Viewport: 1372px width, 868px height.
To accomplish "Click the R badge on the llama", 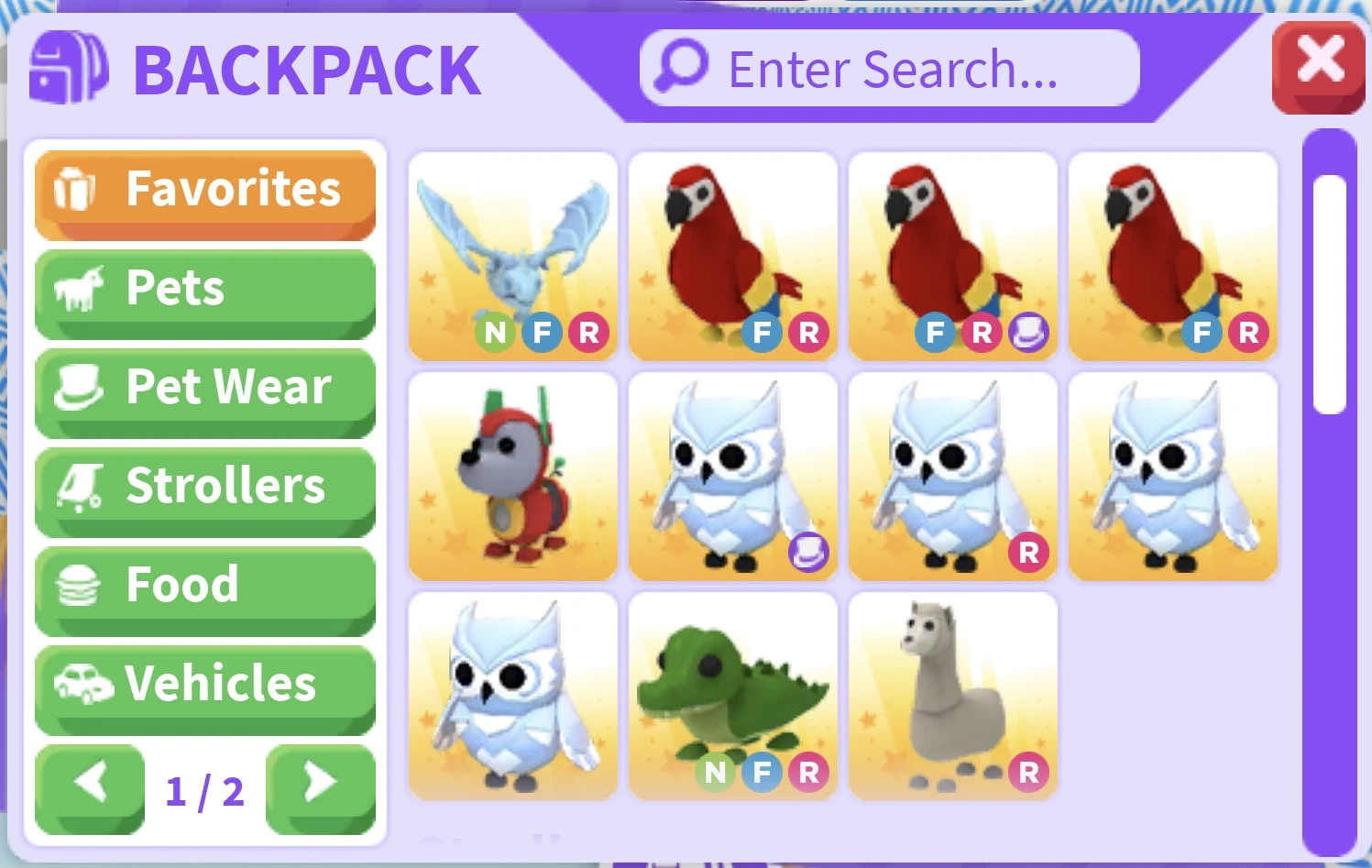I will coord(1030,773).
